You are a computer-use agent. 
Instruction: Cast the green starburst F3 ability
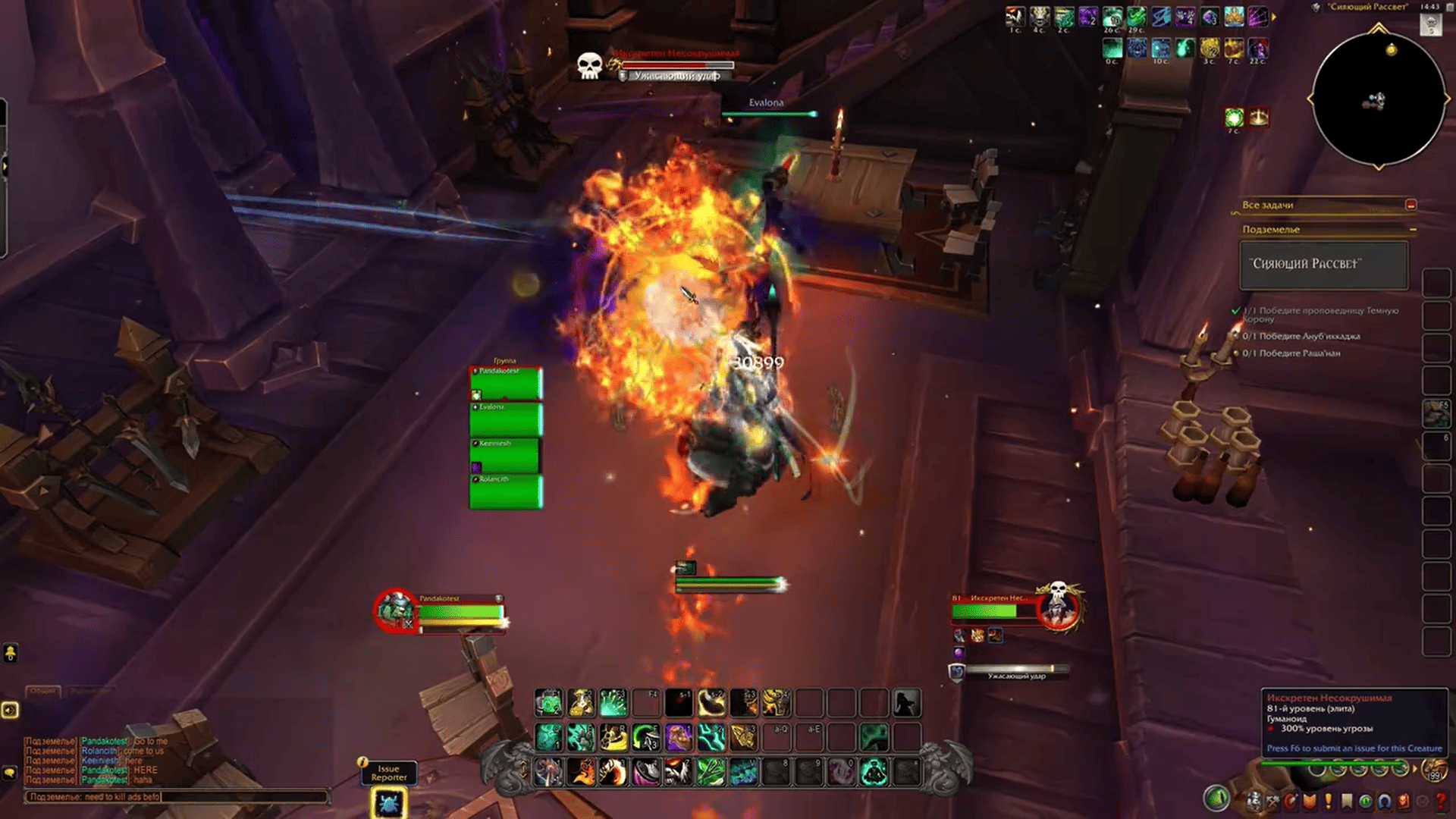click(x=613, y=703)
